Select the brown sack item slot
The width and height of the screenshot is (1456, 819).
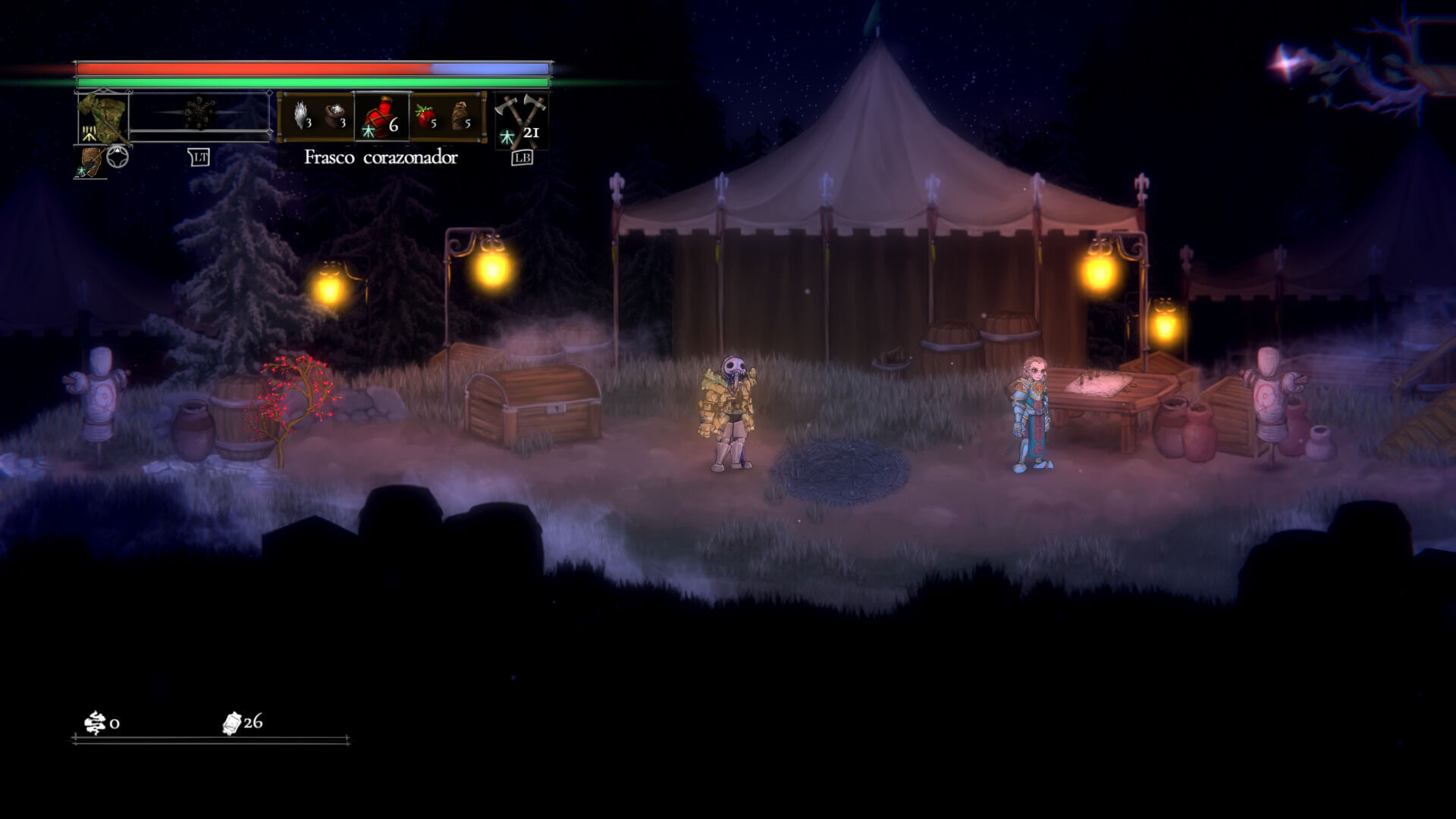point(460,116)
